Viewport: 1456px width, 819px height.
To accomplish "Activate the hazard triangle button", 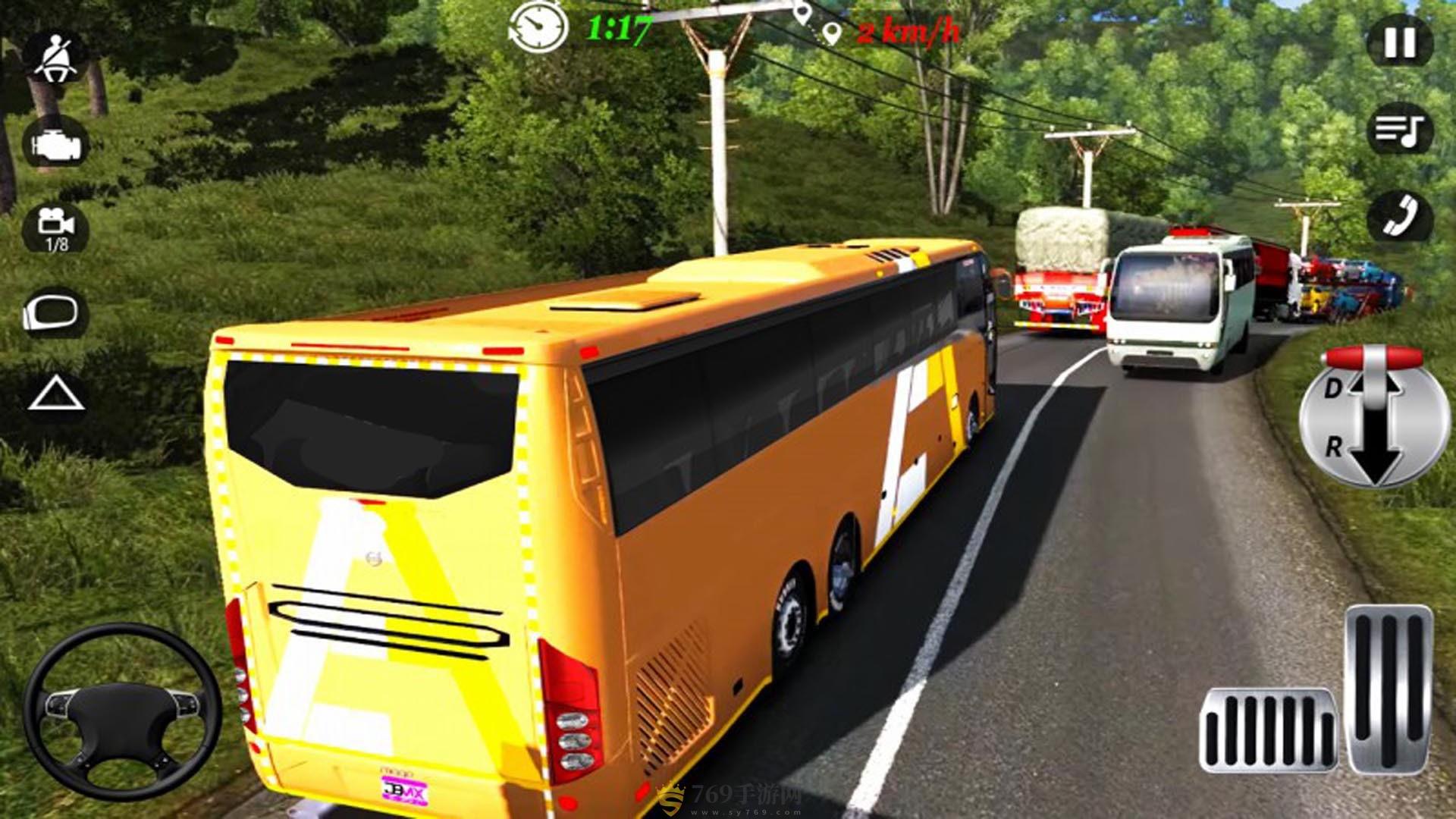I will [x=55, y=395].
